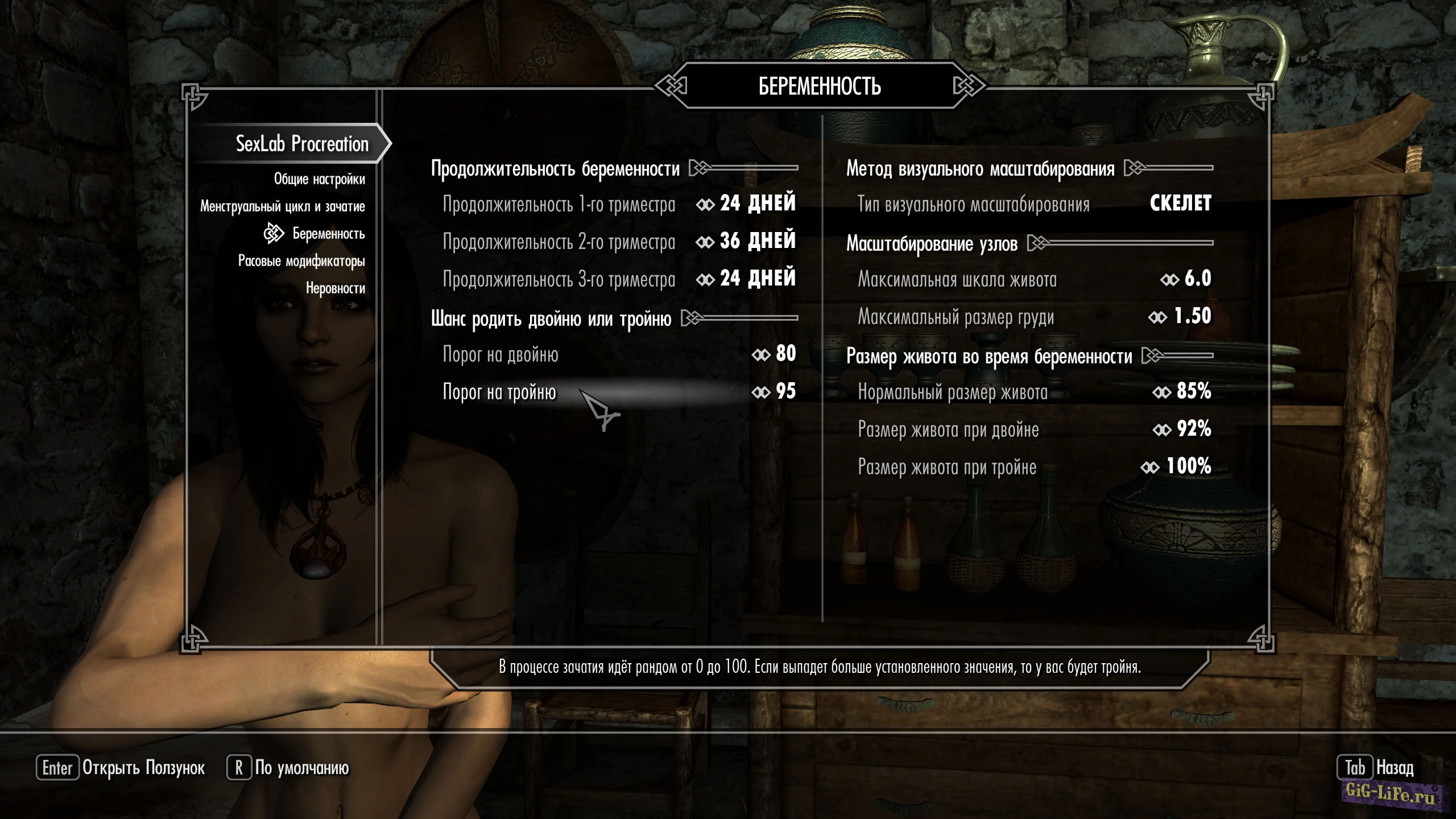Modify Размер живота при двойне option

(x=1034, y=429)
